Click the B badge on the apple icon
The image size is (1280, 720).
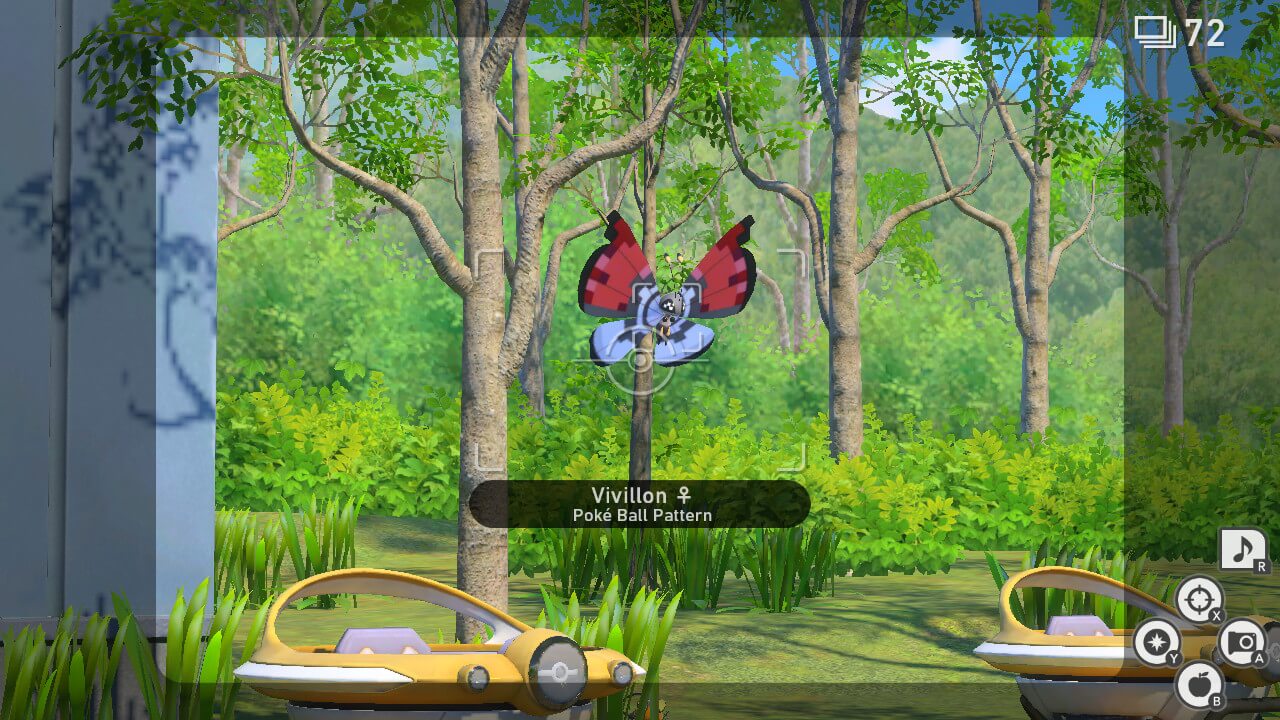click(x=1217, y=703)
